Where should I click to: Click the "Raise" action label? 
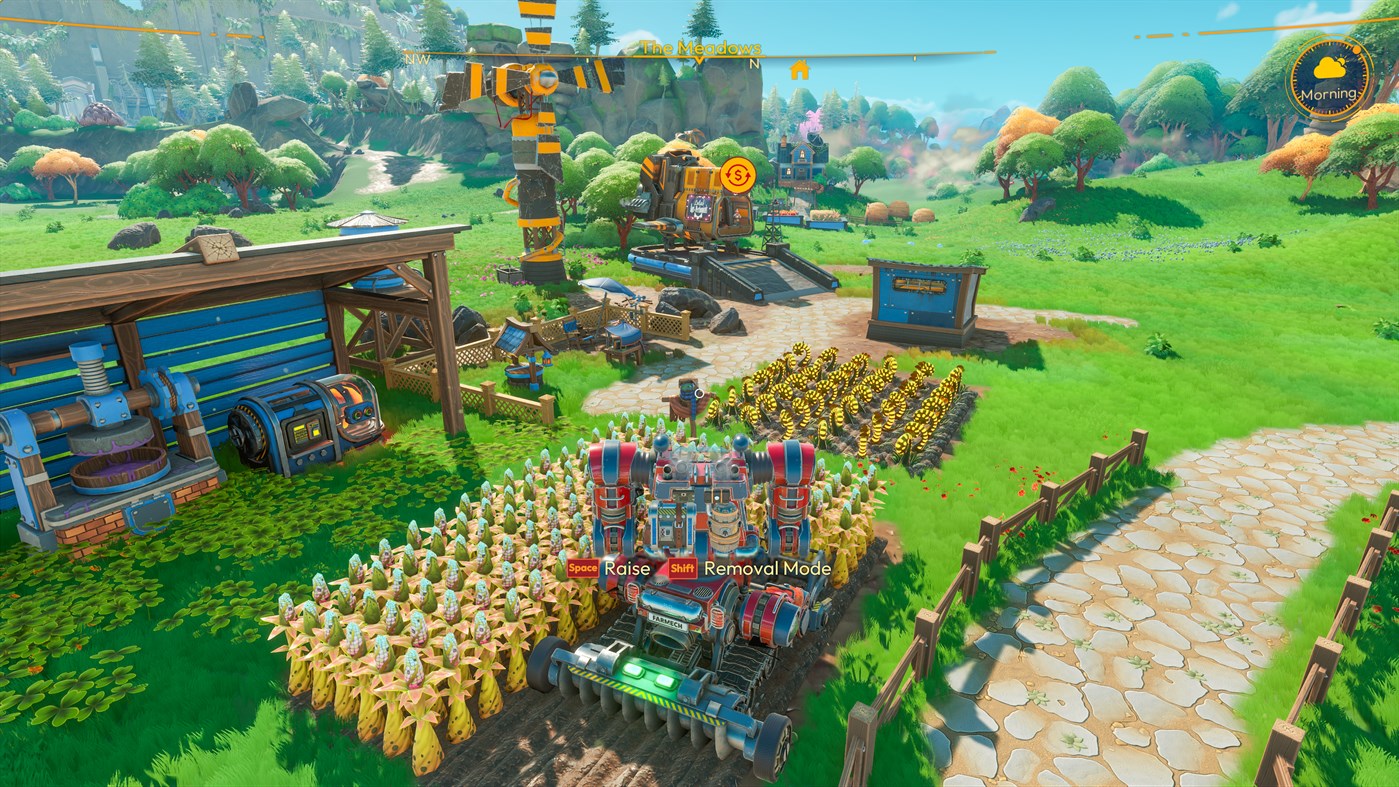tap(628, 568)
